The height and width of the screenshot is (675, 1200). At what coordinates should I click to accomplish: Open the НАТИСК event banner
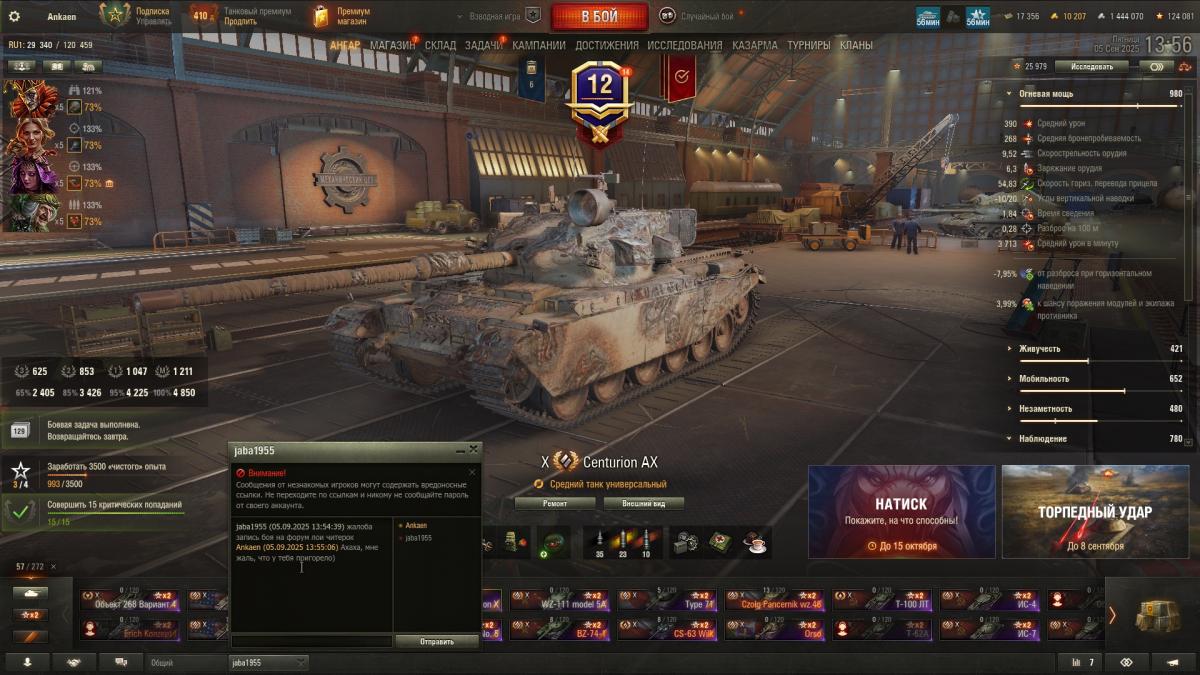coord(901,511)
